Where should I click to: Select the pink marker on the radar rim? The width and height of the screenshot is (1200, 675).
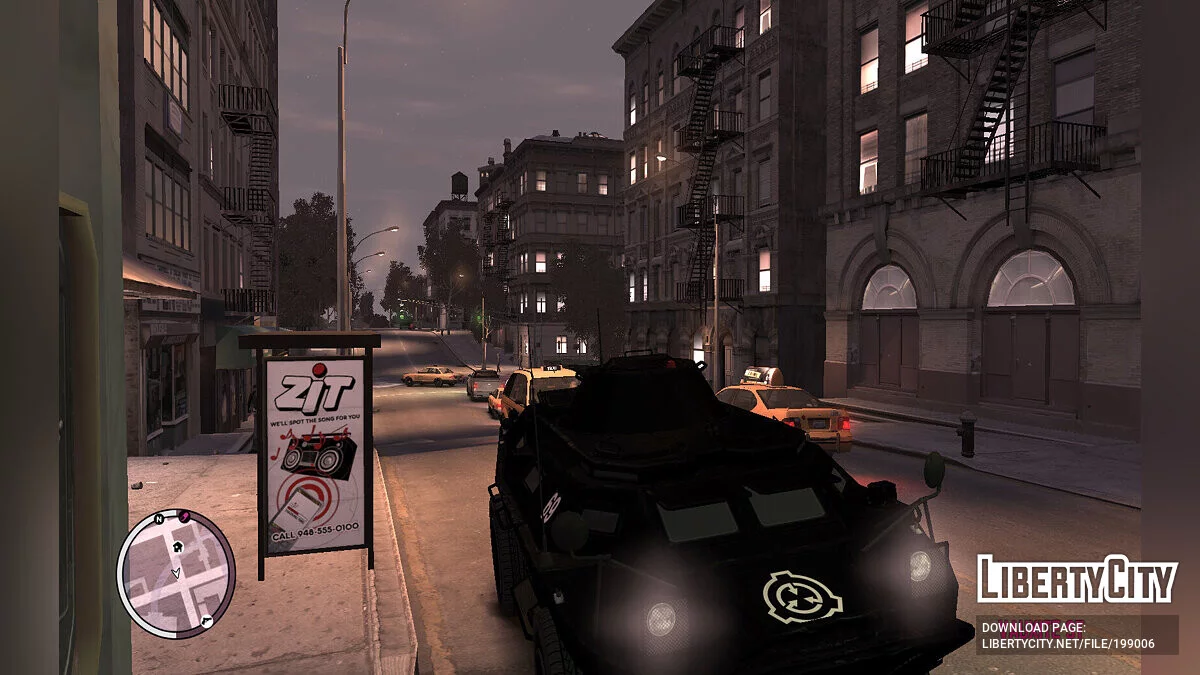tap(184, 516)
